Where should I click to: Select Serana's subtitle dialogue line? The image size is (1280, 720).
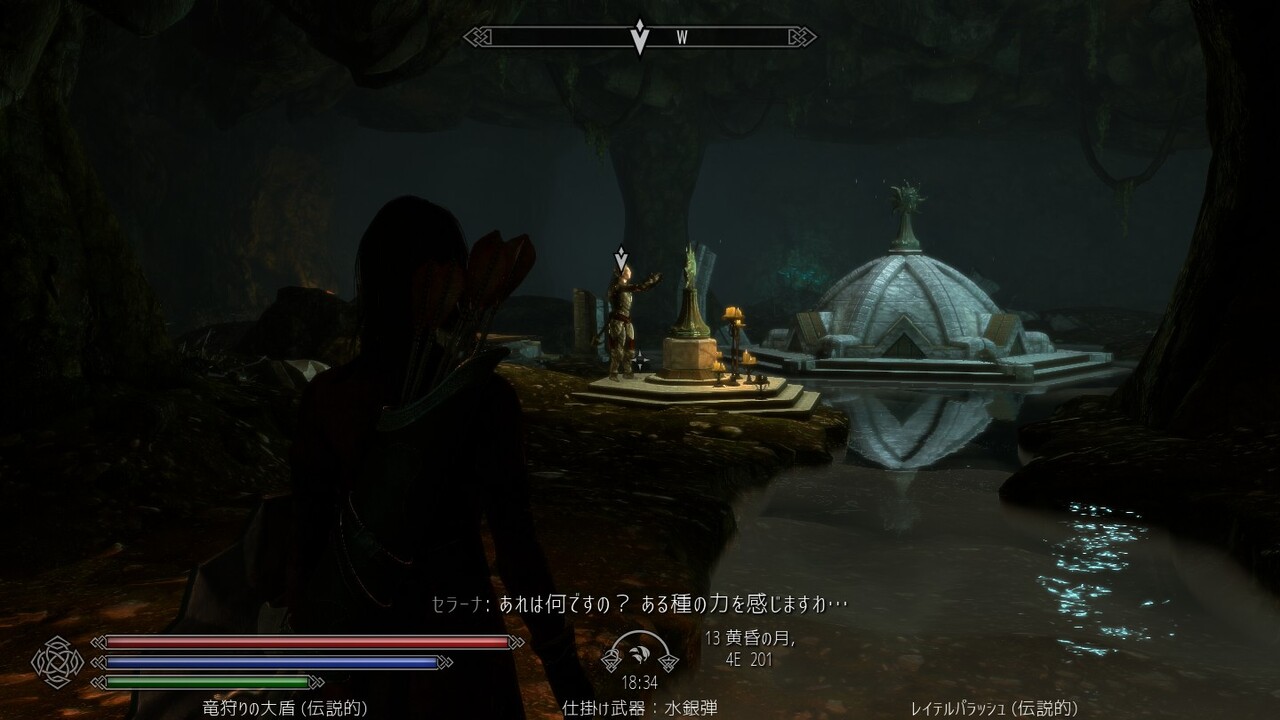640,601
